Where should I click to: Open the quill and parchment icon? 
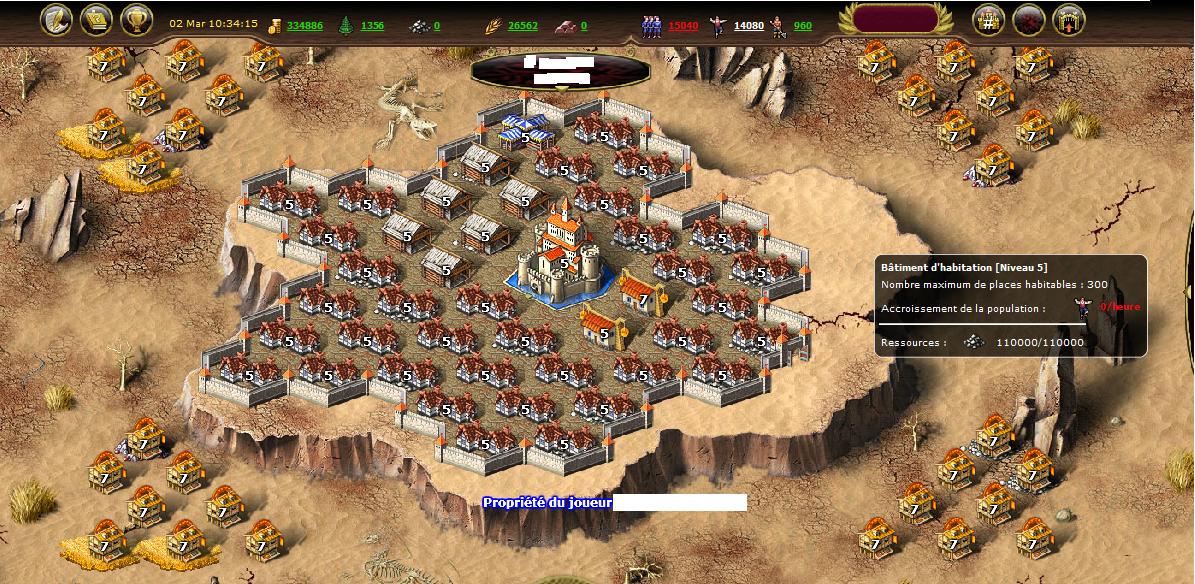click(x=56, y=20)
